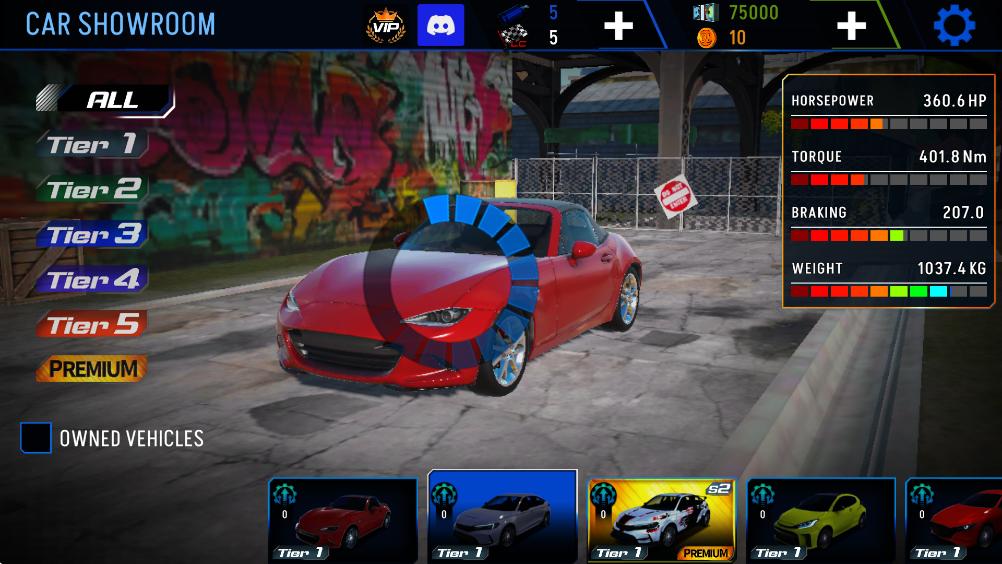Viewport: 1002px width, 564px height.
Task: Toggle the Owned Vehicles checkbox
Action: [x=37, y=438]
